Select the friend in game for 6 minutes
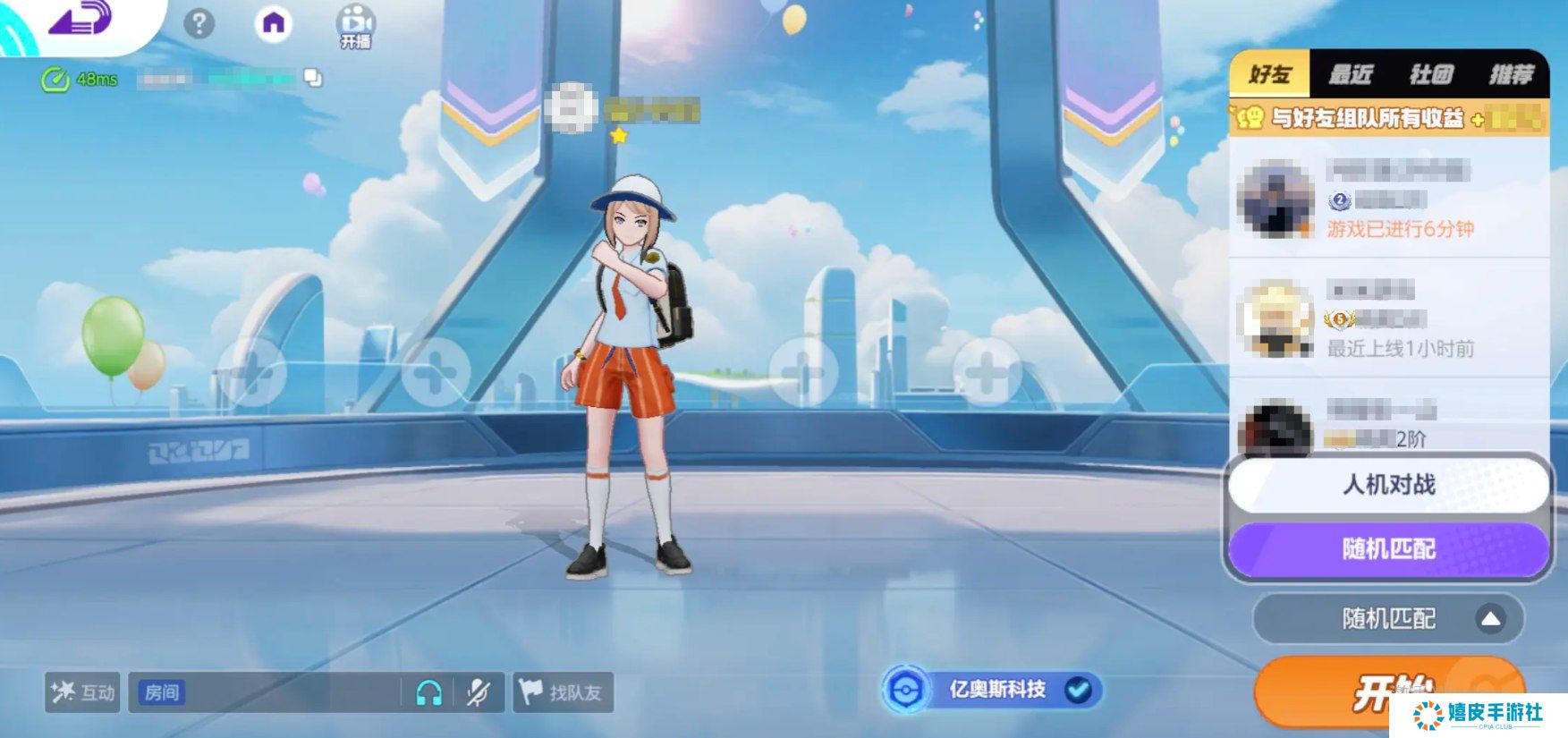Screen dimensions: 1568x738 point(1389,199)
